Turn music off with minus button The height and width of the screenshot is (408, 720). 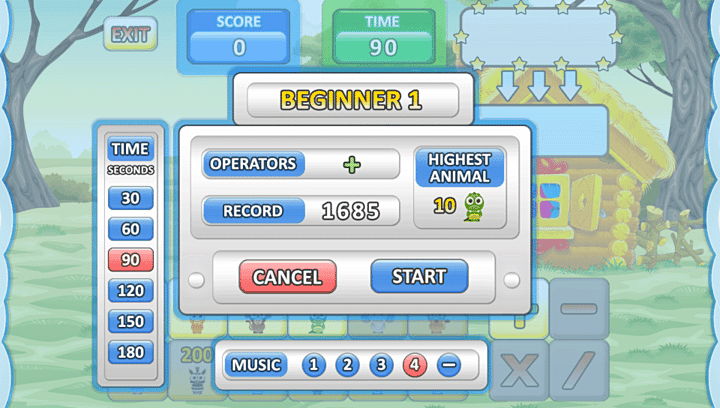tap(448, 365)
